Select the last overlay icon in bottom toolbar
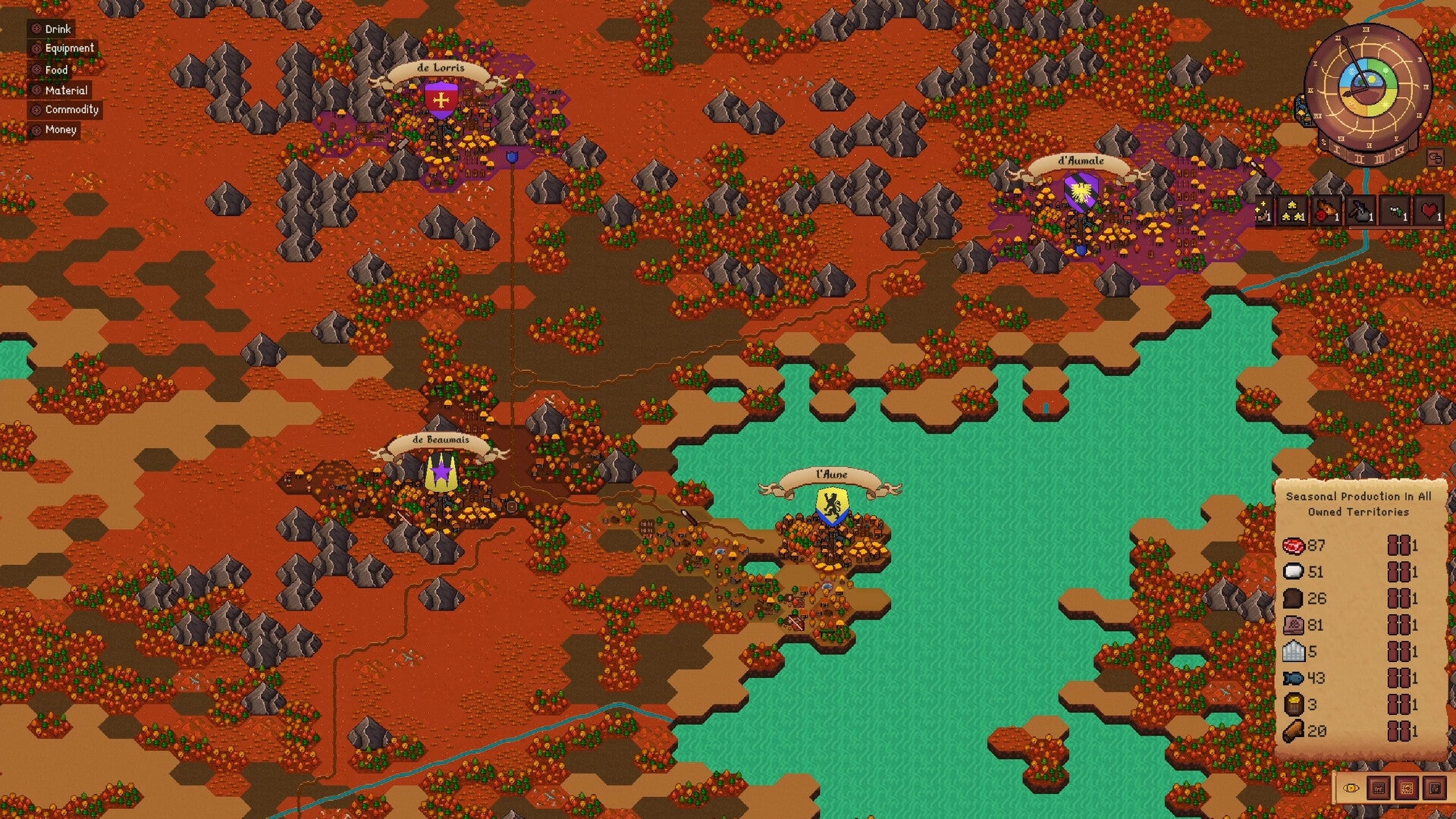The height and width of the screenshot is (819, 1456). tap(1434, 789)
